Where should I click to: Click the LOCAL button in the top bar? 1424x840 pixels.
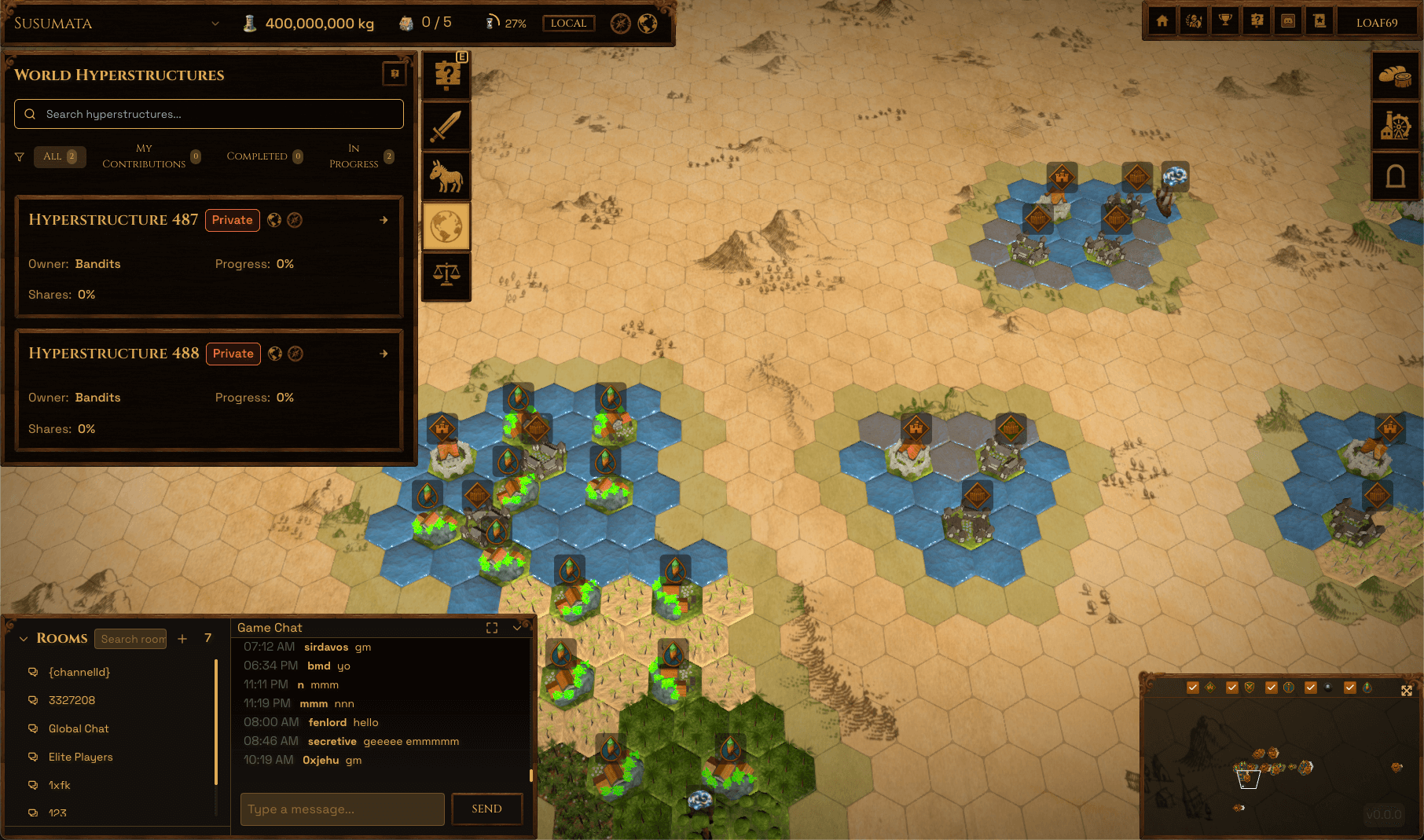coord(568,23)
